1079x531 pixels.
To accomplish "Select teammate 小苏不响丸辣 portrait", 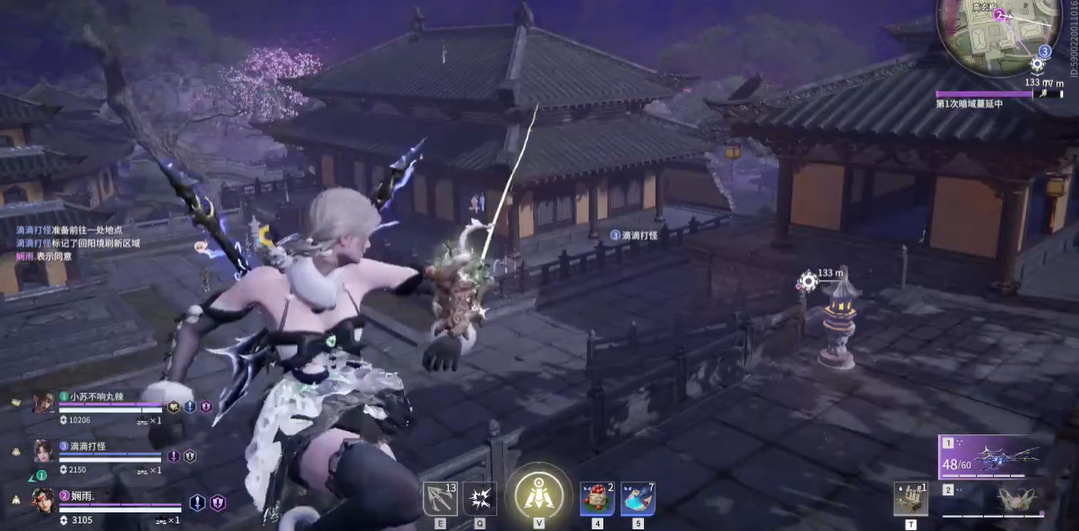I will pyautogui.click(x=43, y=402).
